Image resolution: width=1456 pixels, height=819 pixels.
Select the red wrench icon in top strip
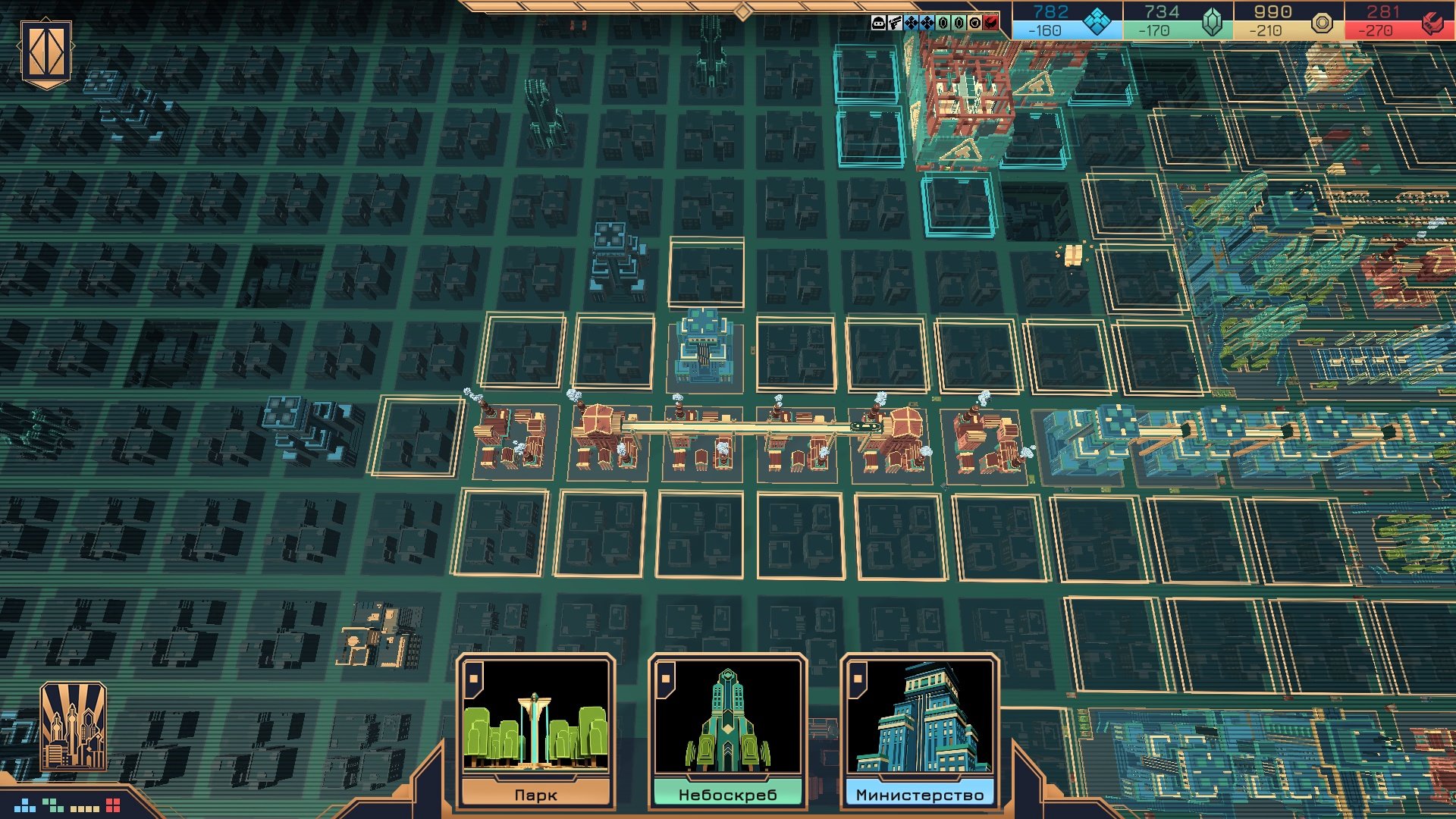(990, 23)
